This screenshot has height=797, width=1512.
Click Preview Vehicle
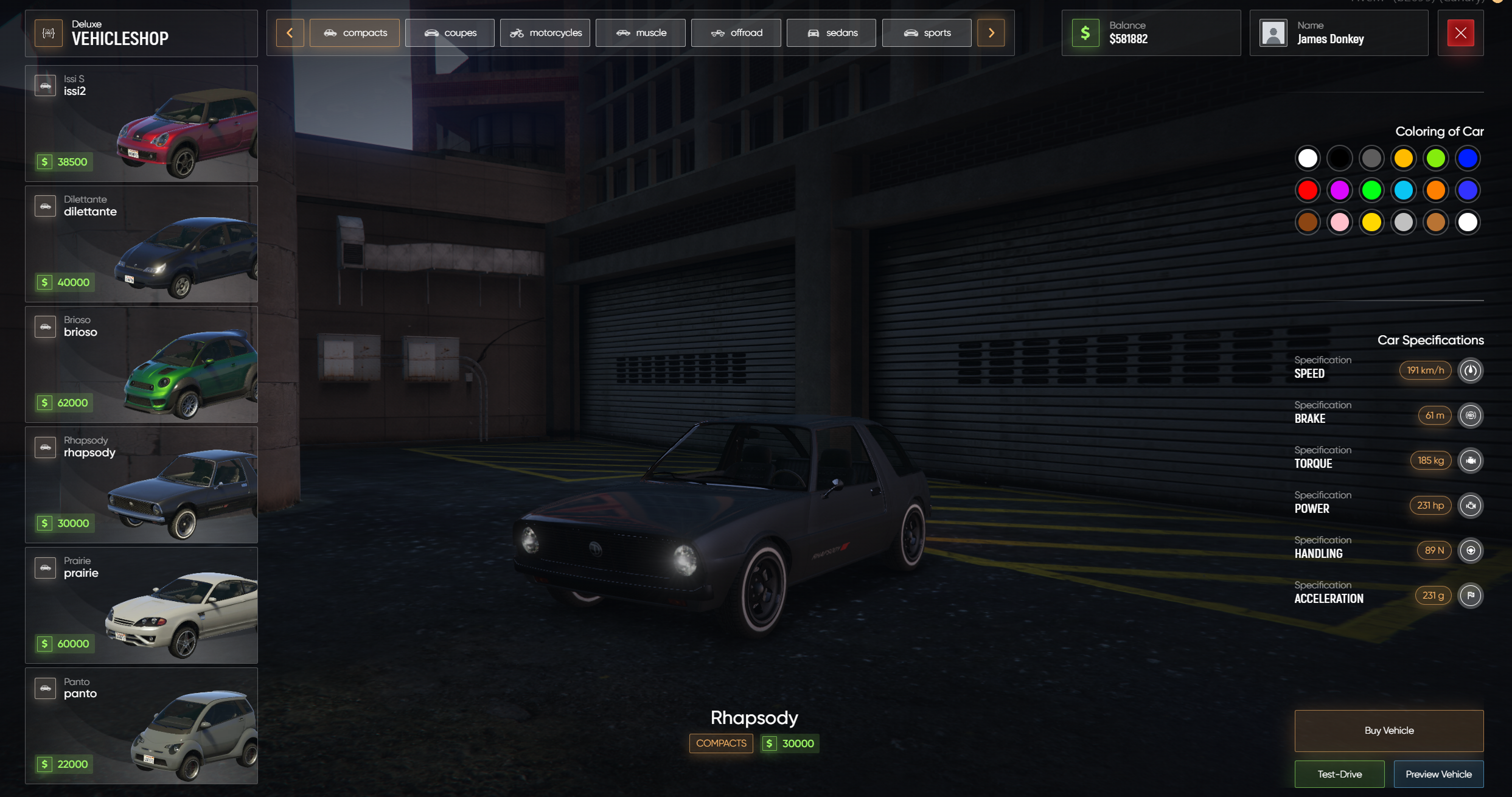1438,774
